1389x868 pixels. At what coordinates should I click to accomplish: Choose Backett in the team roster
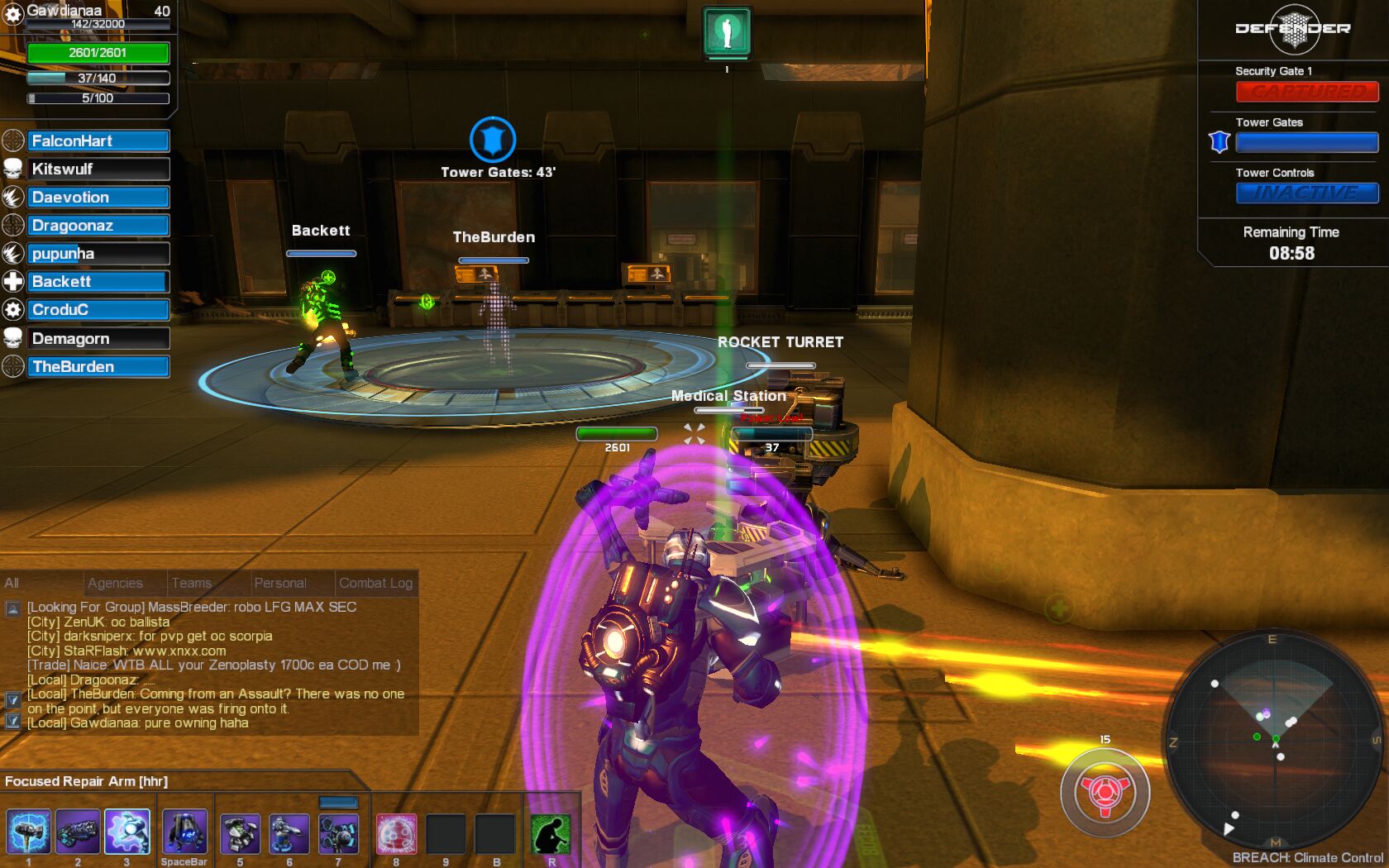pyautogui.click(x=98, y=282)
